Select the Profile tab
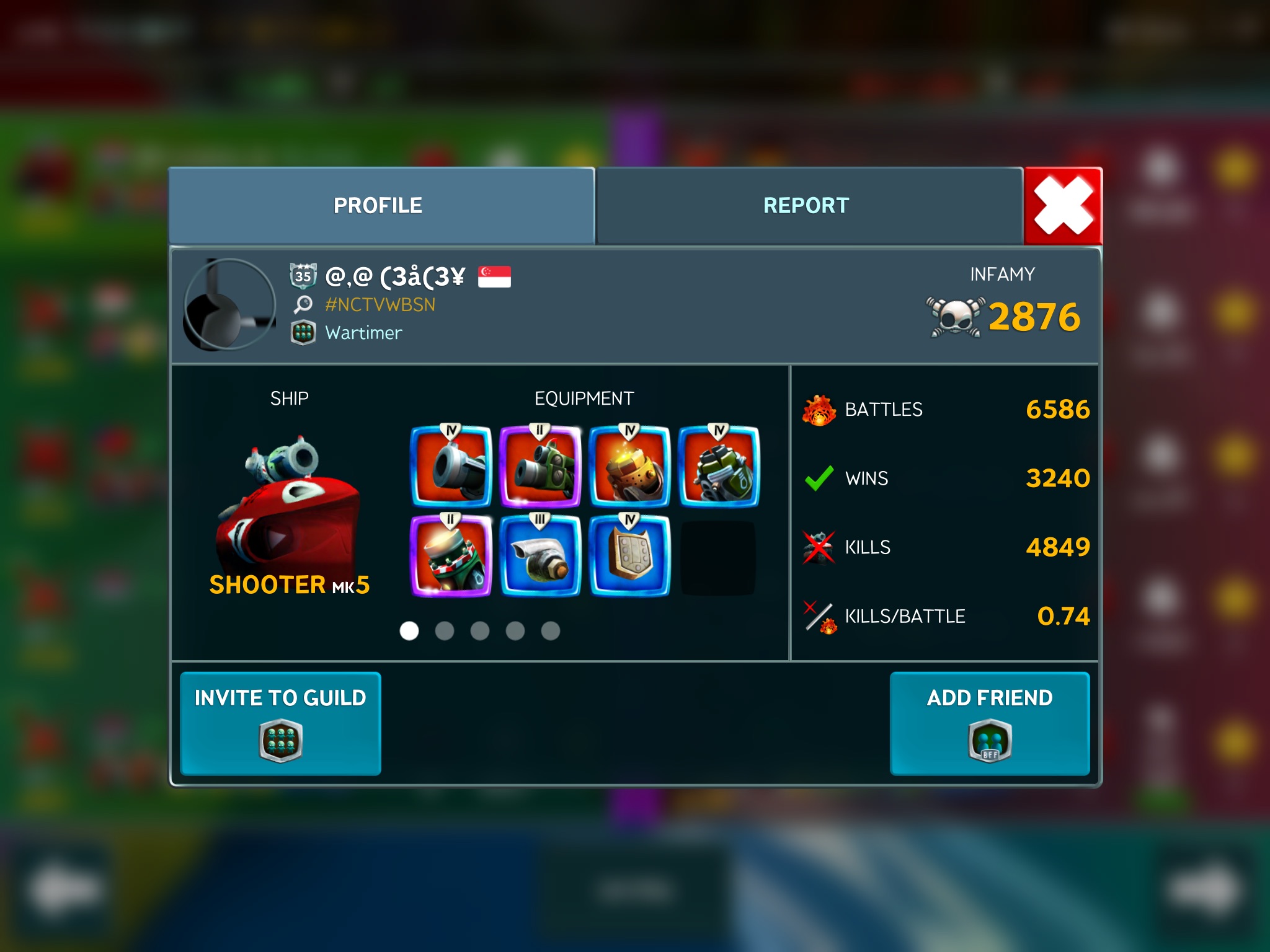1270x952 pixels. pyautogui.click(x=378, y=206)
